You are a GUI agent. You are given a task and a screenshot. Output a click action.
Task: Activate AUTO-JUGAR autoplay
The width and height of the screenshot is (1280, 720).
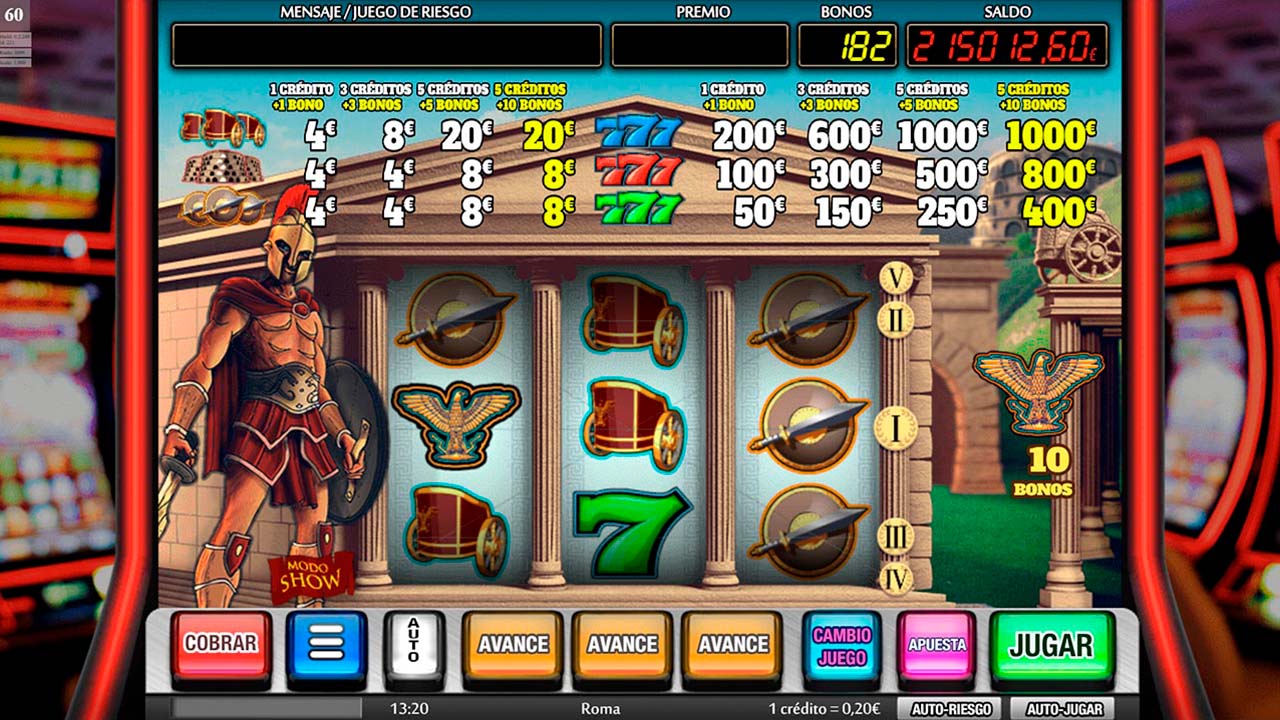[1064, 709]
